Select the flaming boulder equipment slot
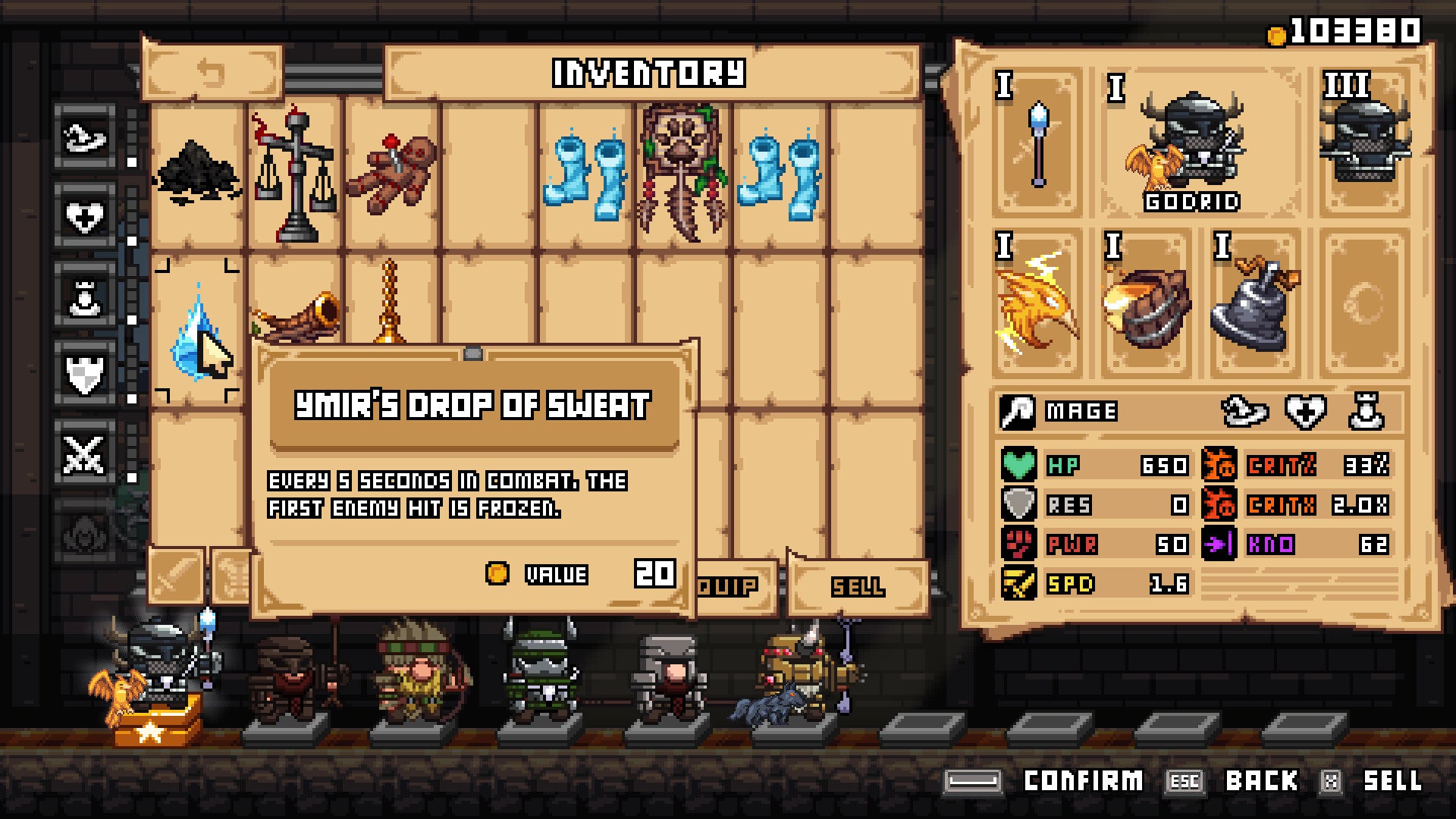 1146,303
